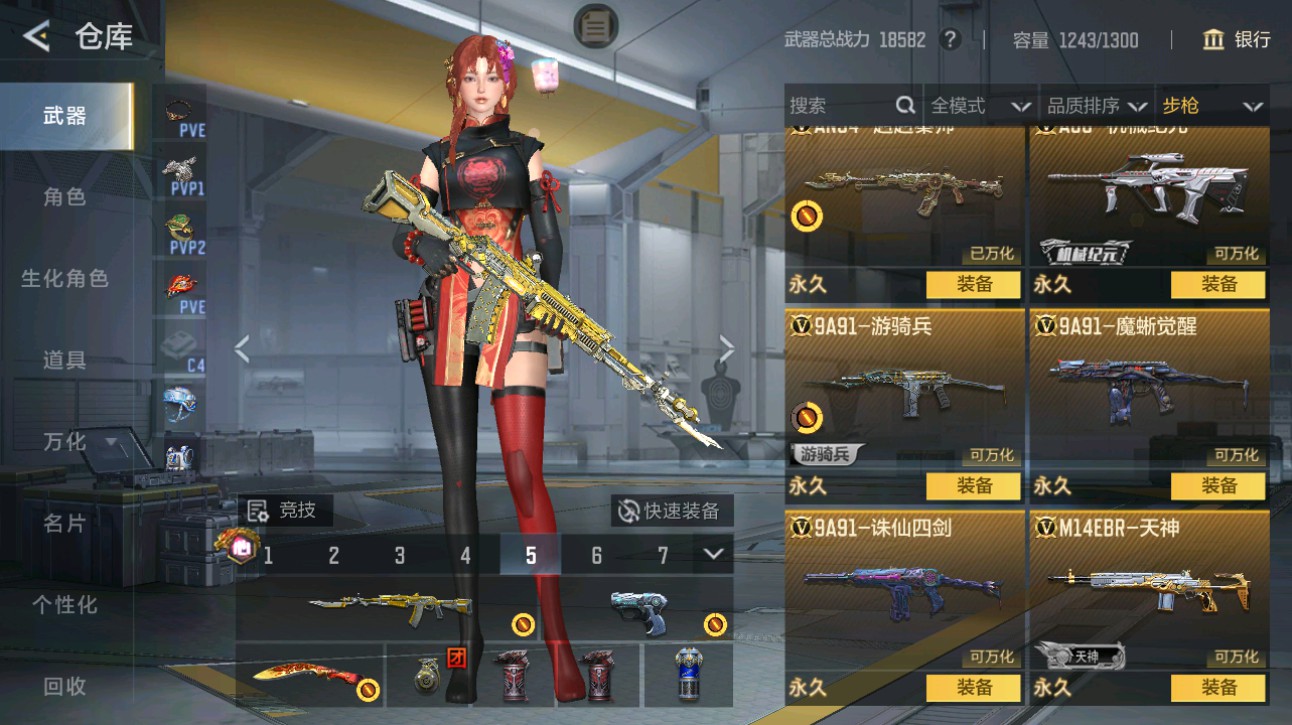This screenshot has width=1292, height=725.
Task: Click the 搜索 search field
Action: [x=840, y=106]
